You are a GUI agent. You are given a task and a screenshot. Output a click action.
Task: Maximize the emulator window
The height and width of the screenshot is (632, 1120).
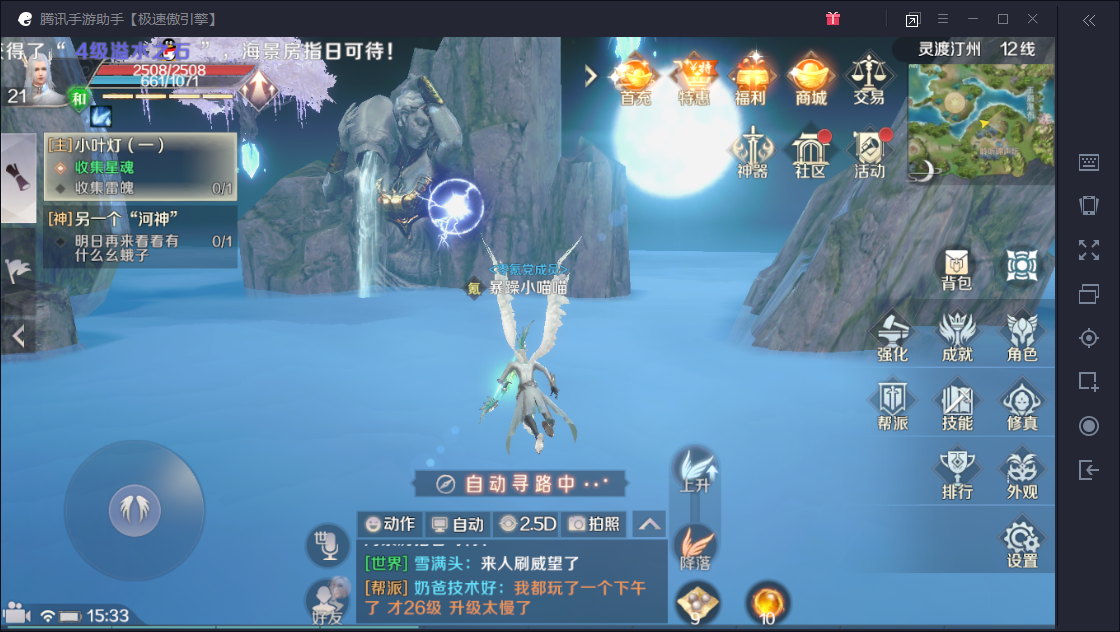1003,19
